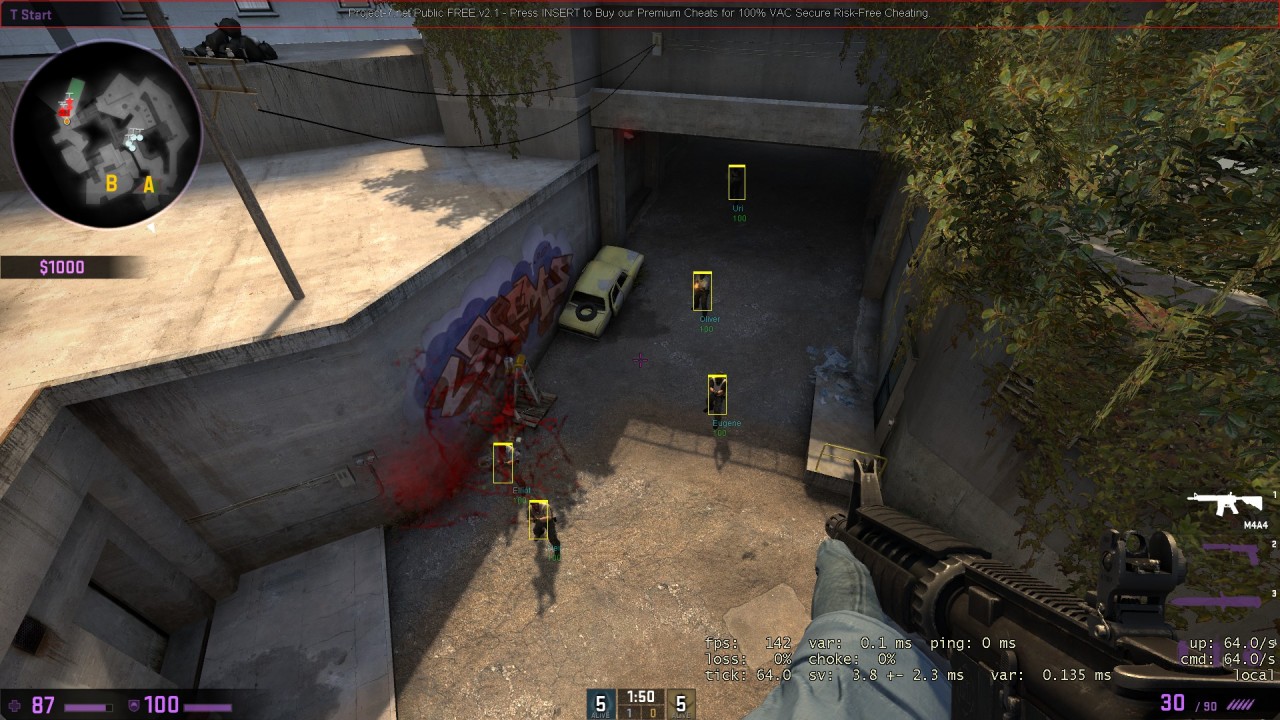
Task: Select bombsite A marker on the radar
Action: (149, 185)
